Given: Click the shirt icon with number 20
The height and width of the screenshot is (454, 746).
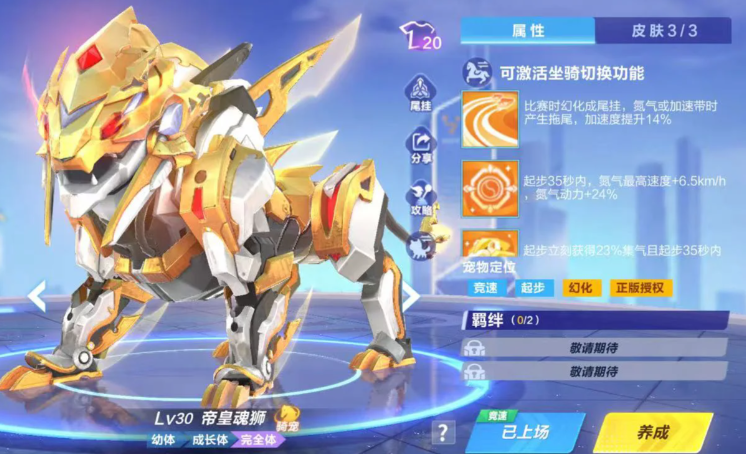Looking at the screenshot, I should click(x=420, y=39).
